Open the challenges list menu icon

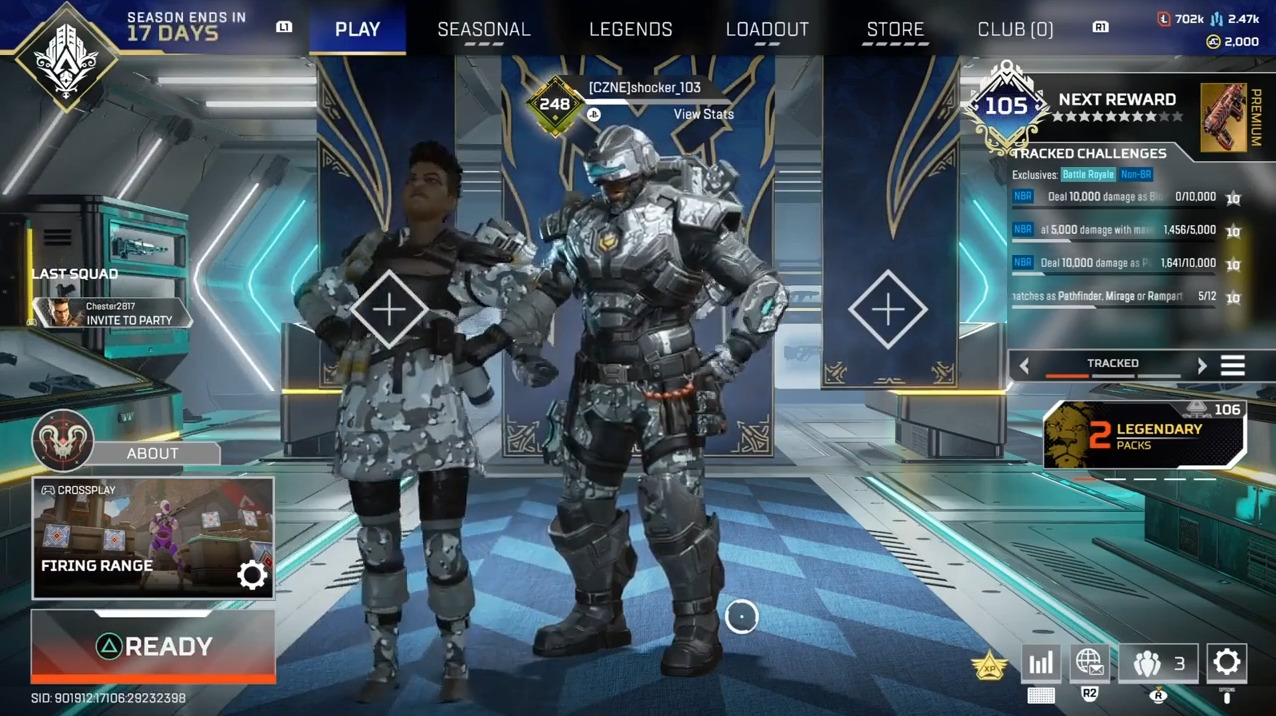coord(1233,366)
